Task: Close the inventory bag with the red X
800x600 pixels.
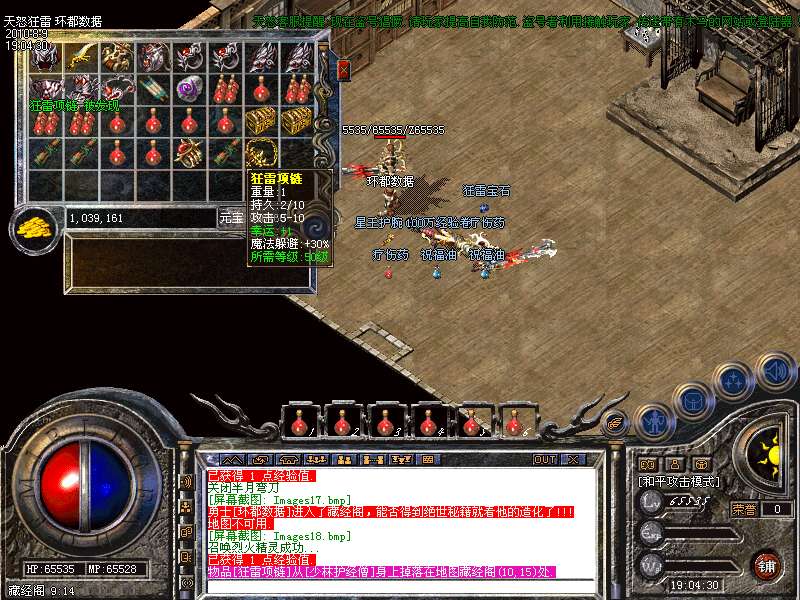Action: click(x=343, y=69)
